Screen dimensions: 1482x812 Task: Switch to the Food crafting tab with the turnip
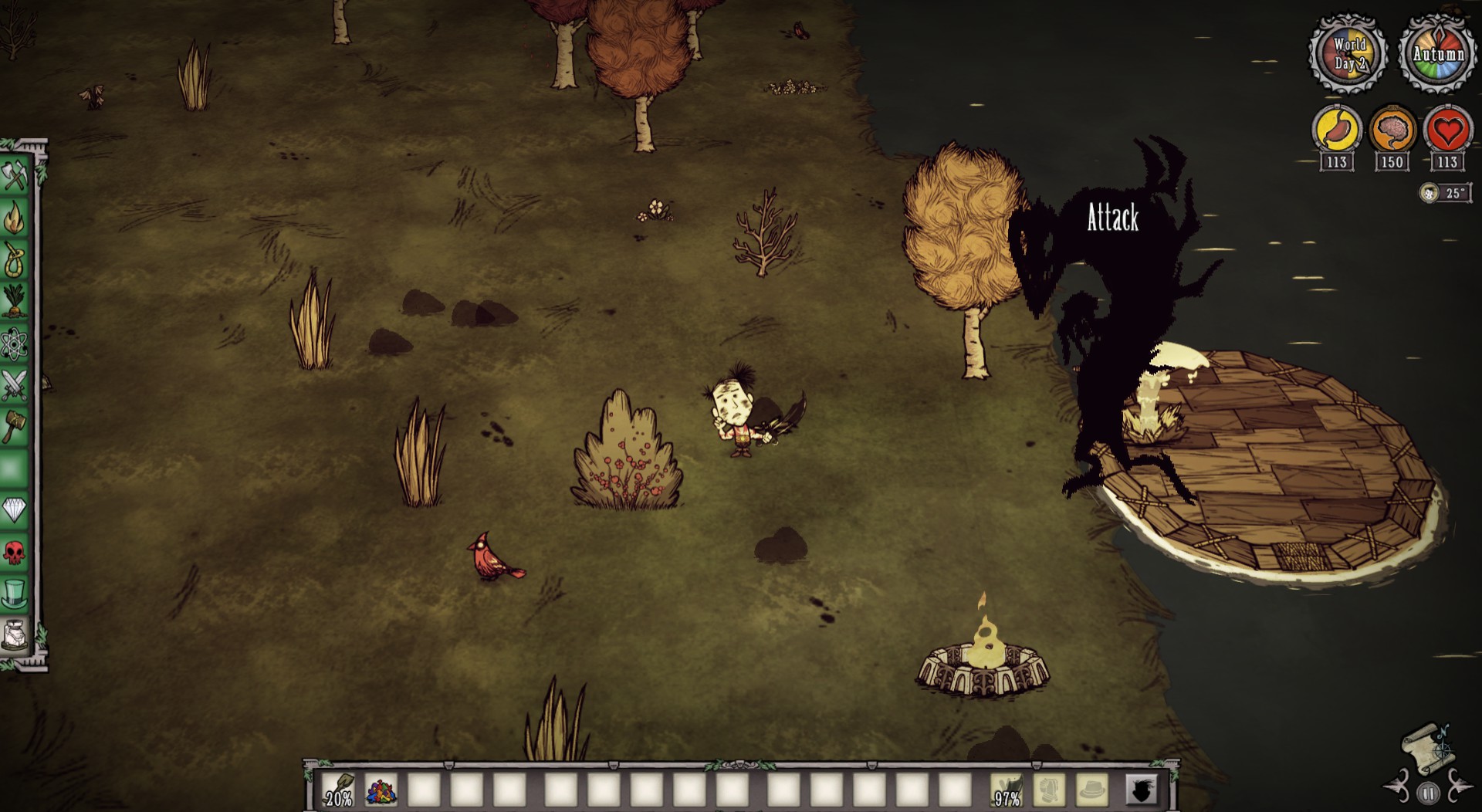[x=15, y=302]
